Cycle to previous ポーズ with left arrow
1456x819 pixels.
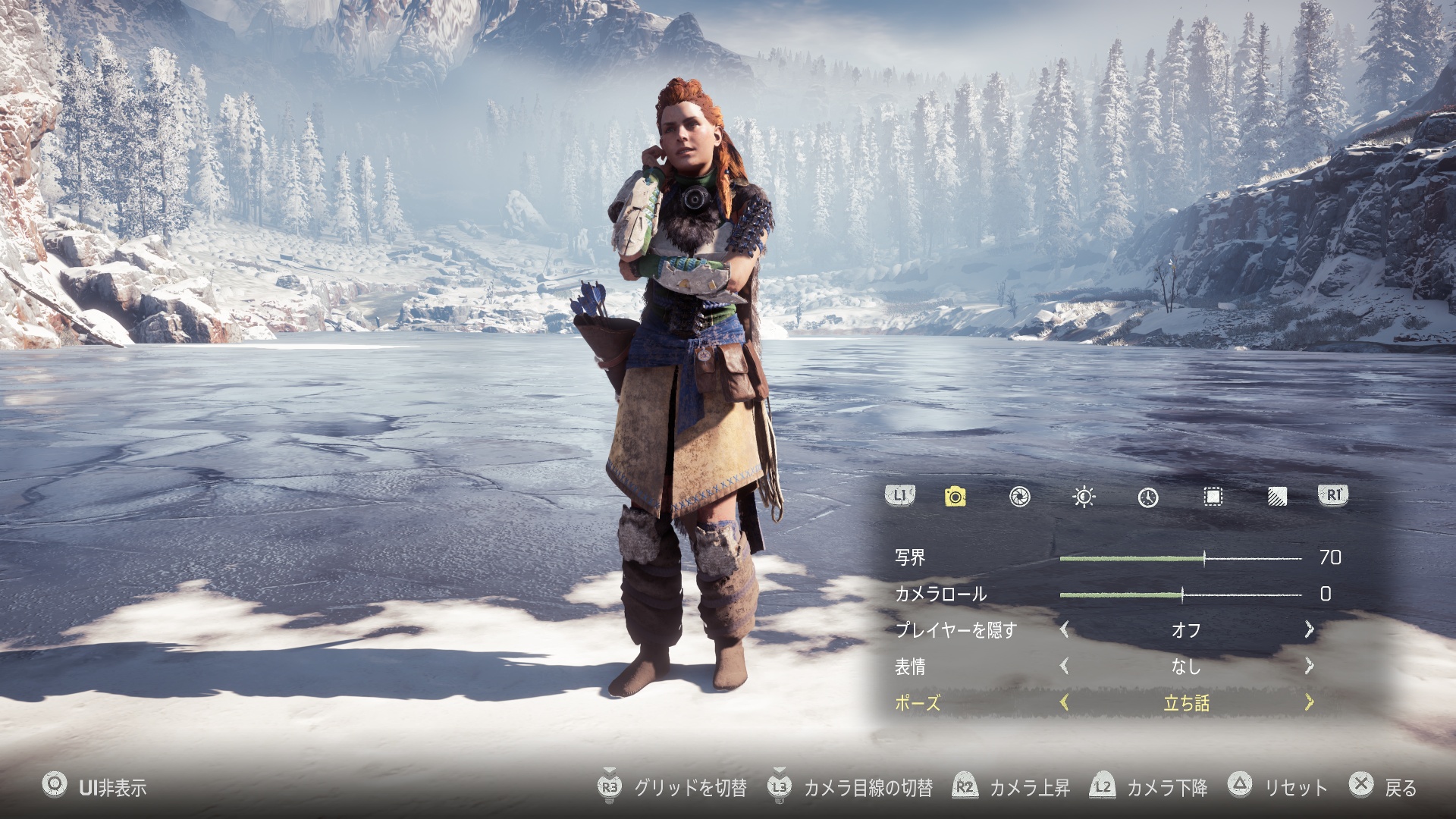pyautogui.click(x=1064, y=702)
